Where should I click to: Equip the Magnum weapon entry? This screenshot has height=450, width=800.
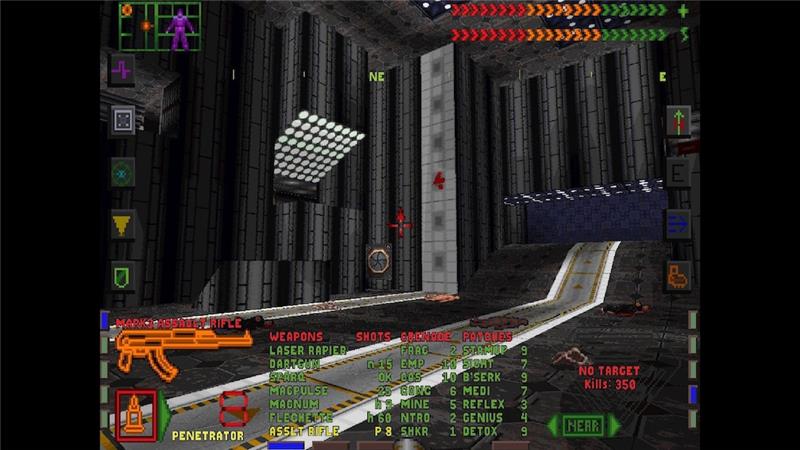click(x=293, y=405)
